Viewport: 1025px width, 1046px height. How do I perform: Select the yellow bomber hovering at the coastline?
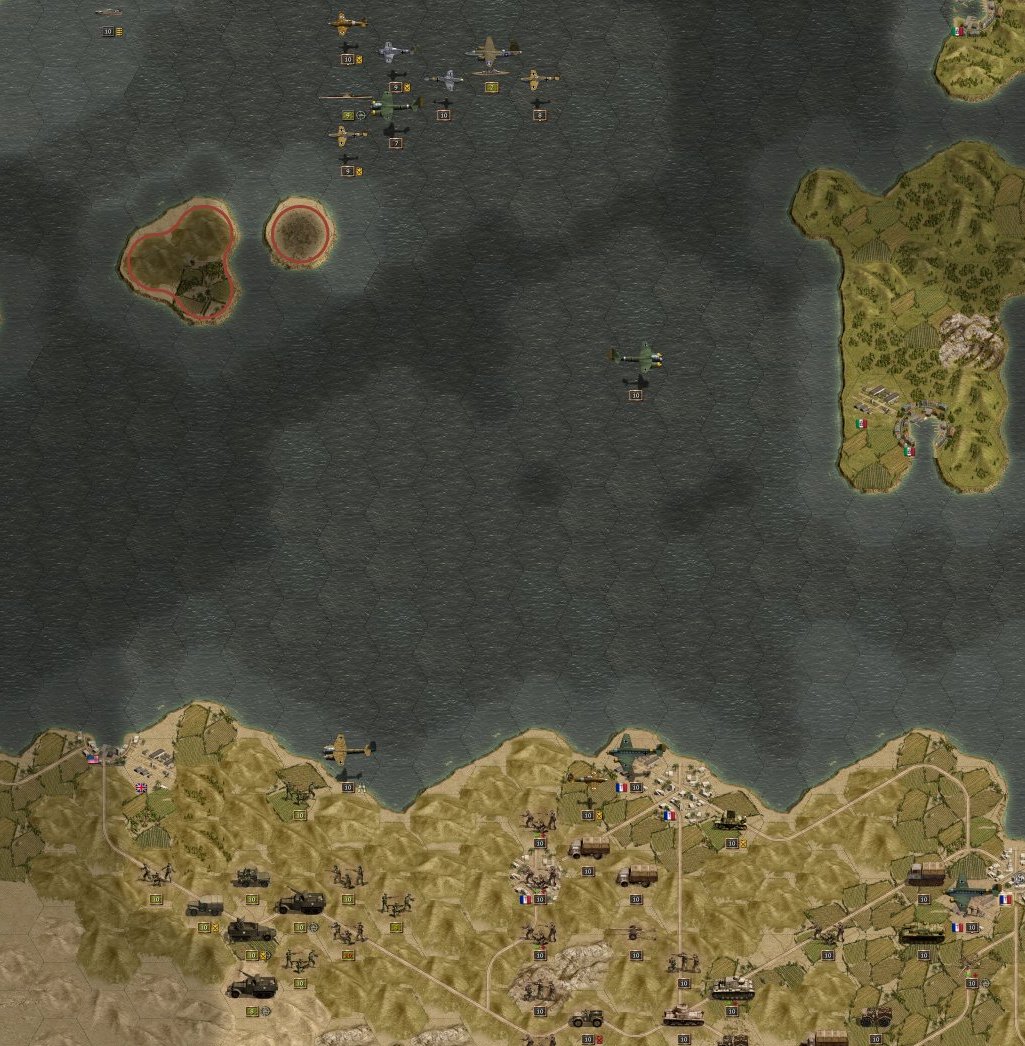coord(348,748)
